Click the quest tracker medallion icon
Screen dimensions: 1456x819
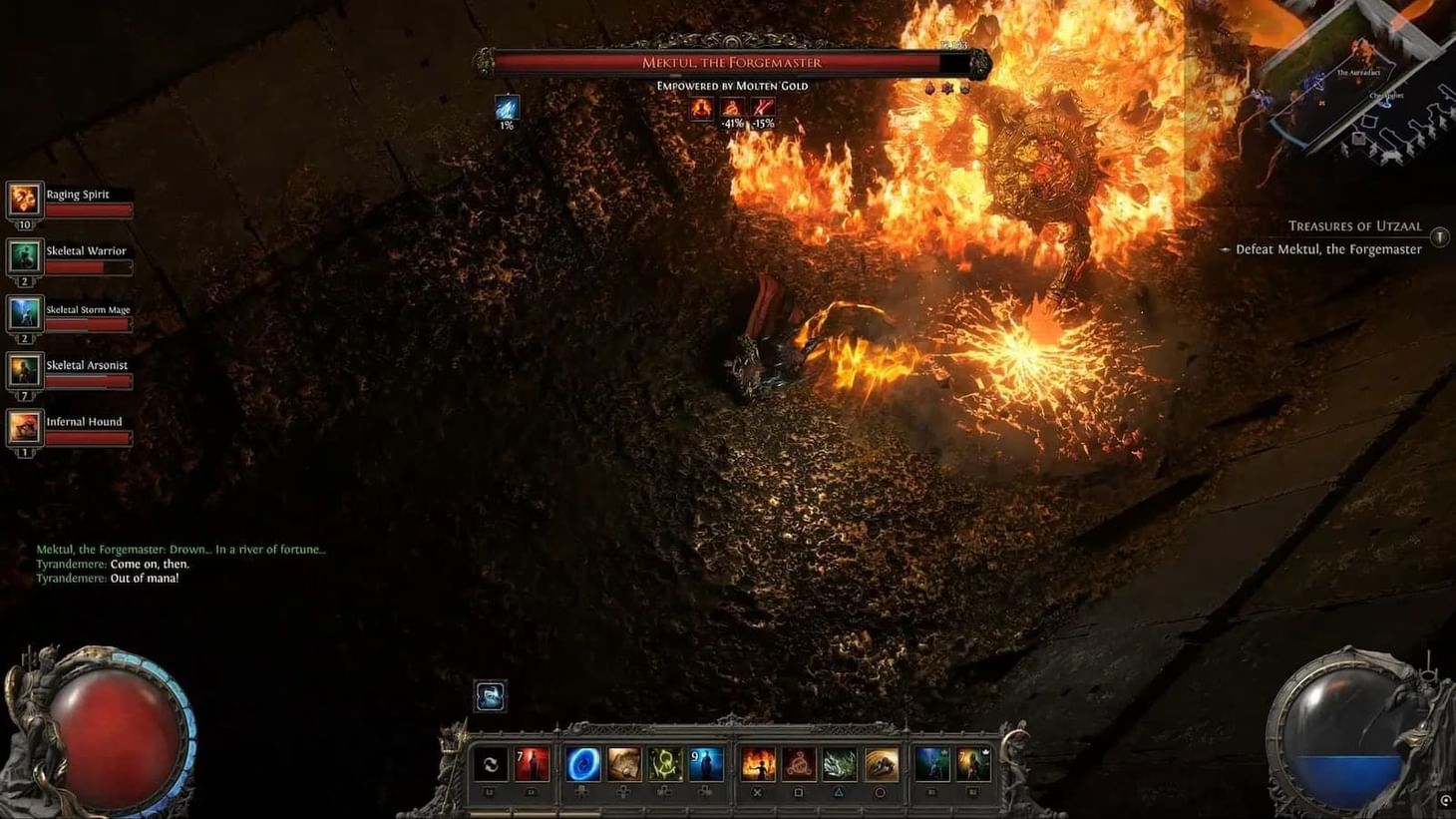point(1439,237)
